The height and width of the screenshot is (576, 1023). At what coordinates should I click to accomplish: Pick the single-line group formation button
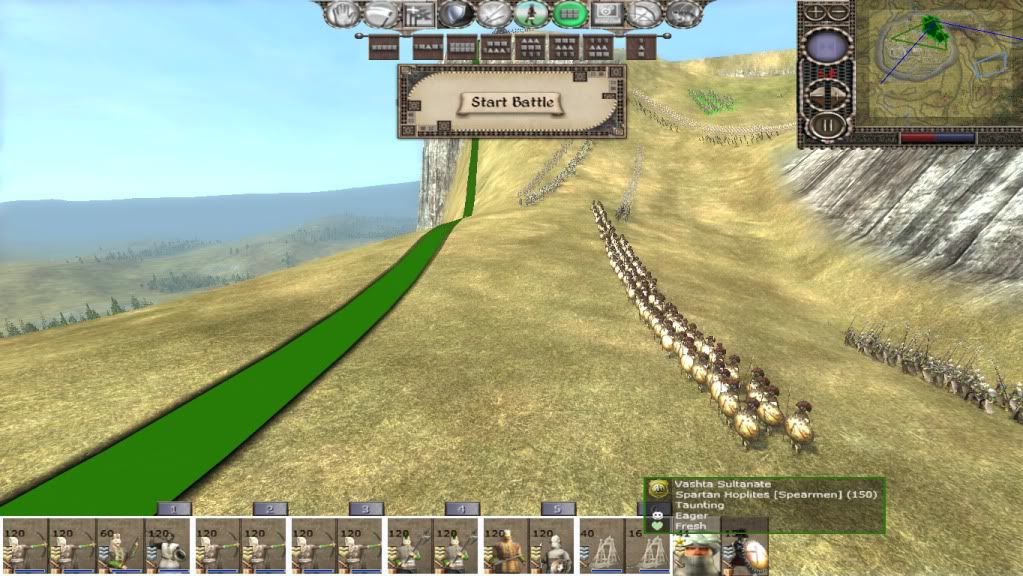(384, 47)
